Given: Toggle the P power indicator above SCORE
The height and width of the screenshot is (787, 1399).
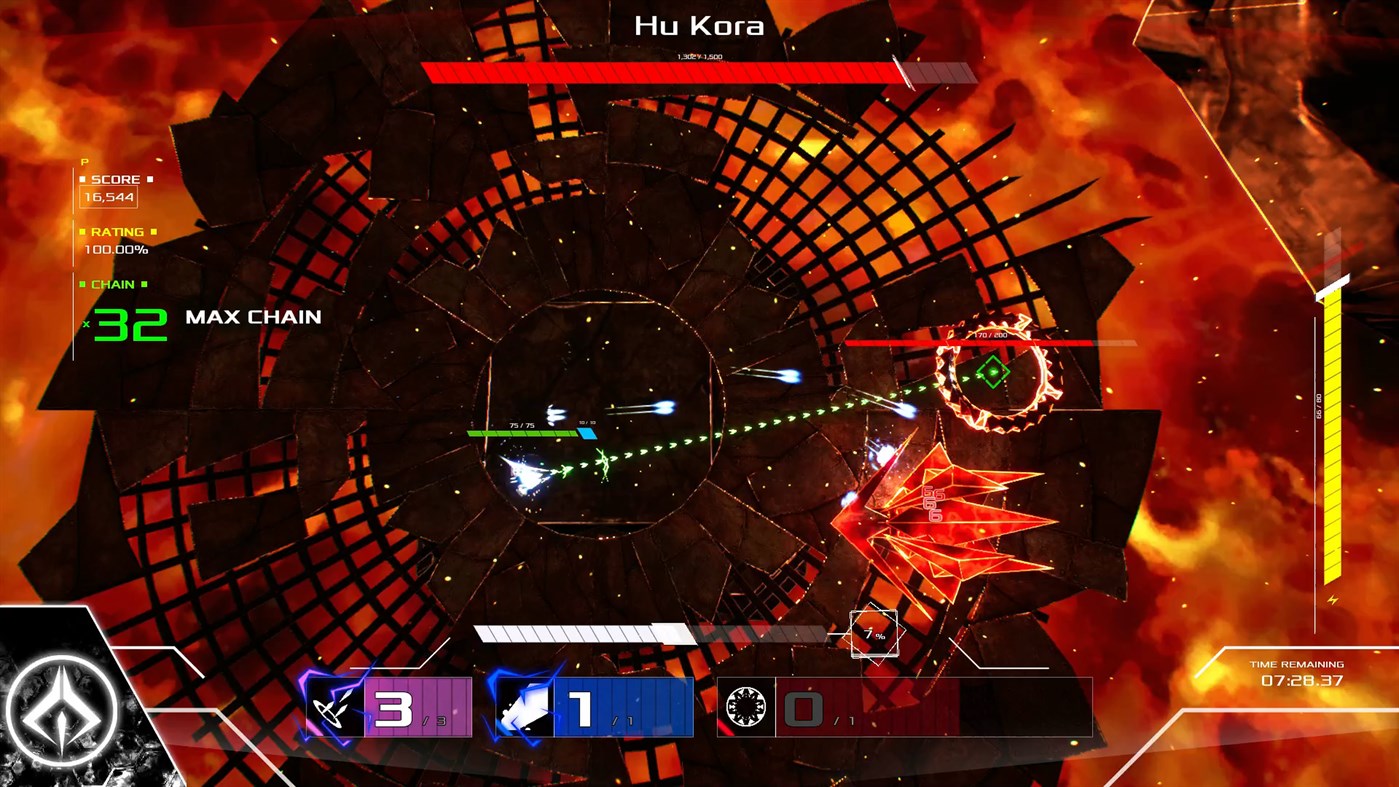Looking at the screenshot, I should 82,160.
